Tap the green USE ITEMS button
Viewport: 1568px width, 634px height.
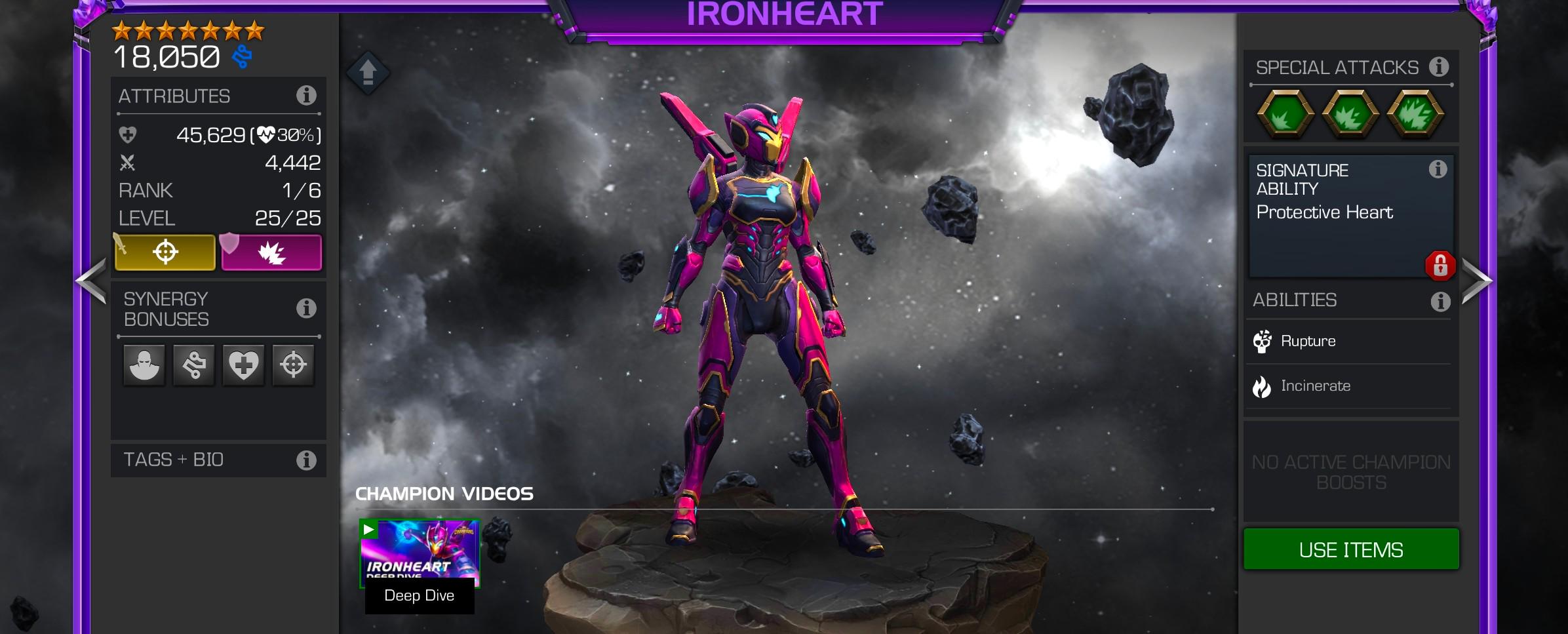pyautogui.click(x=1350, y=549)
